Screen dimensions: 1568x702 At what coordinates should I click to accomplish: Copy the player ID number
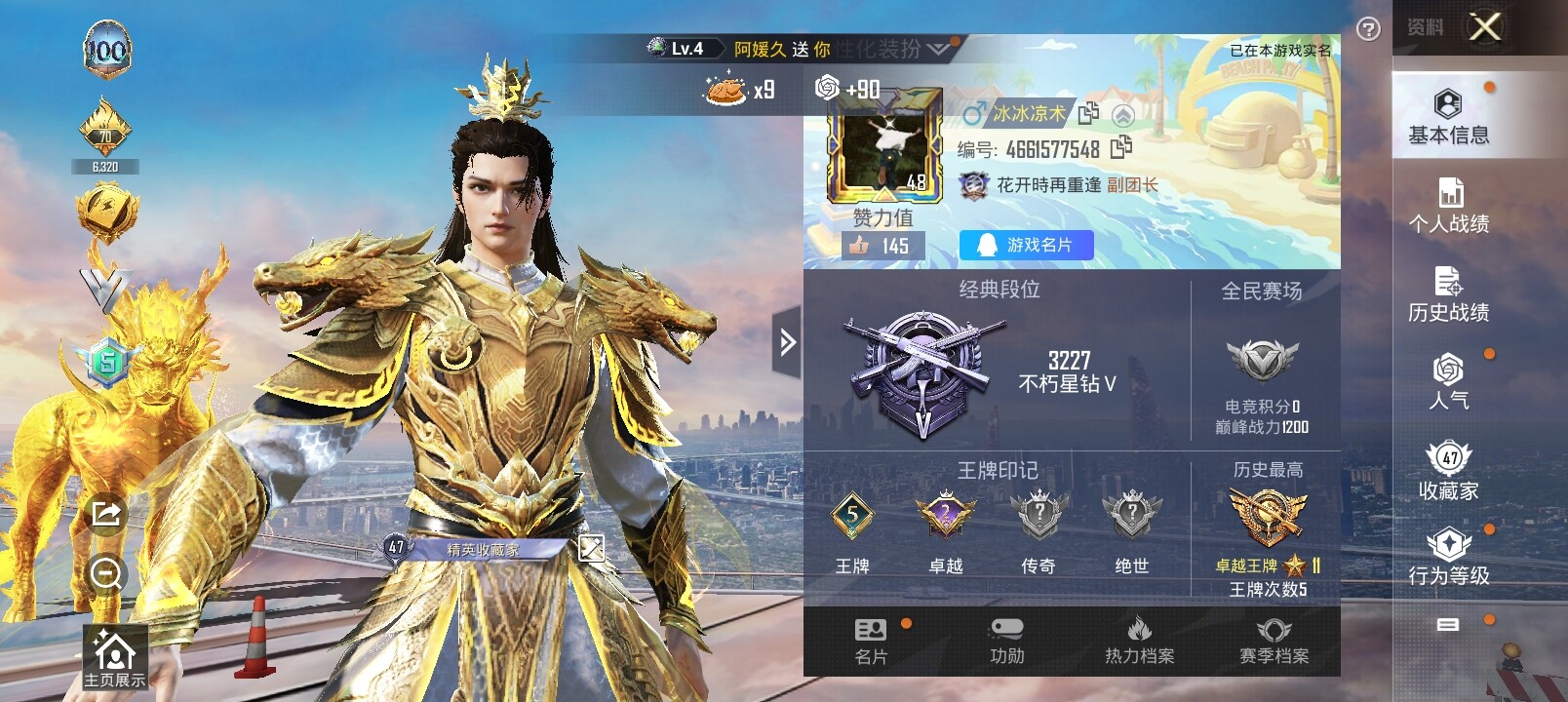tap(1121, 147)
